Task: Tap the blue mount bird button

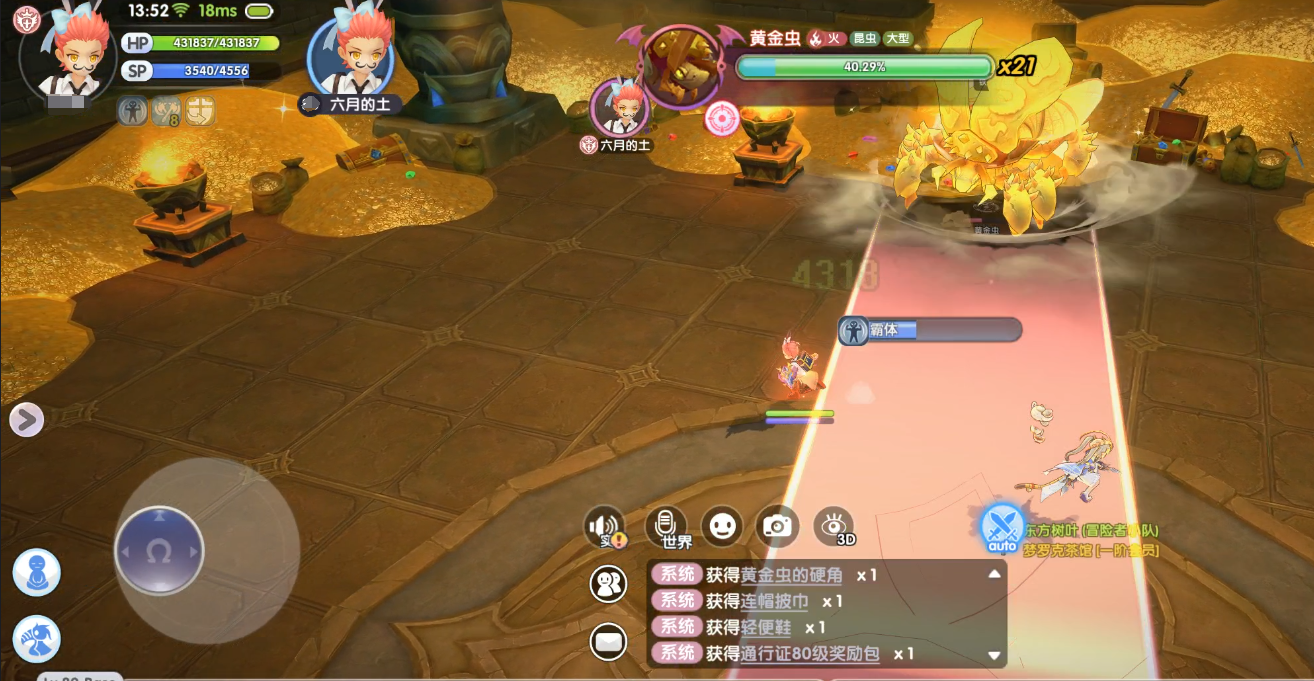Action: pos(37,639)
